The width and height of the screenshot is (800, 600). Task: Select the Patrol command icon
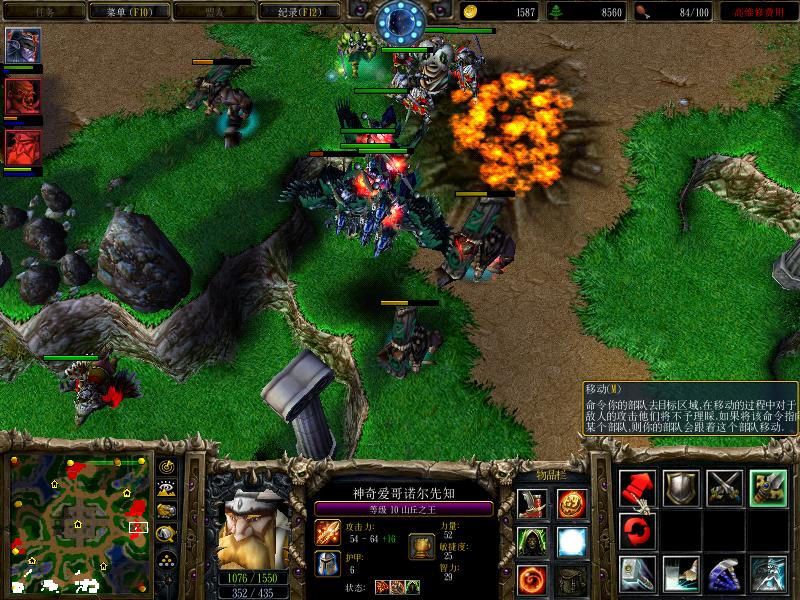pyautogui.click(x=769, y=487)
